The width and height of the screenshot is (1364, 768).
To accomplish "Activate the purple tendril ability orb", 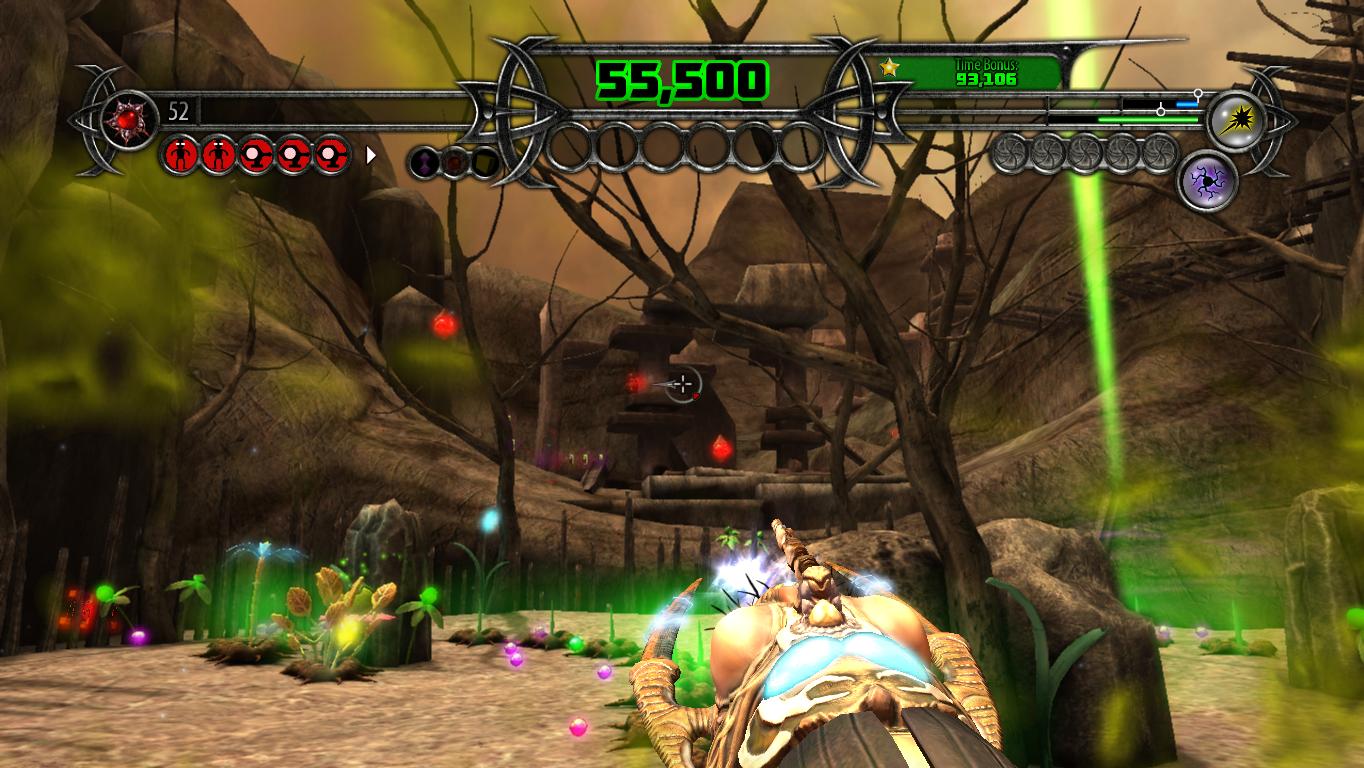I will click(1208, 181).
